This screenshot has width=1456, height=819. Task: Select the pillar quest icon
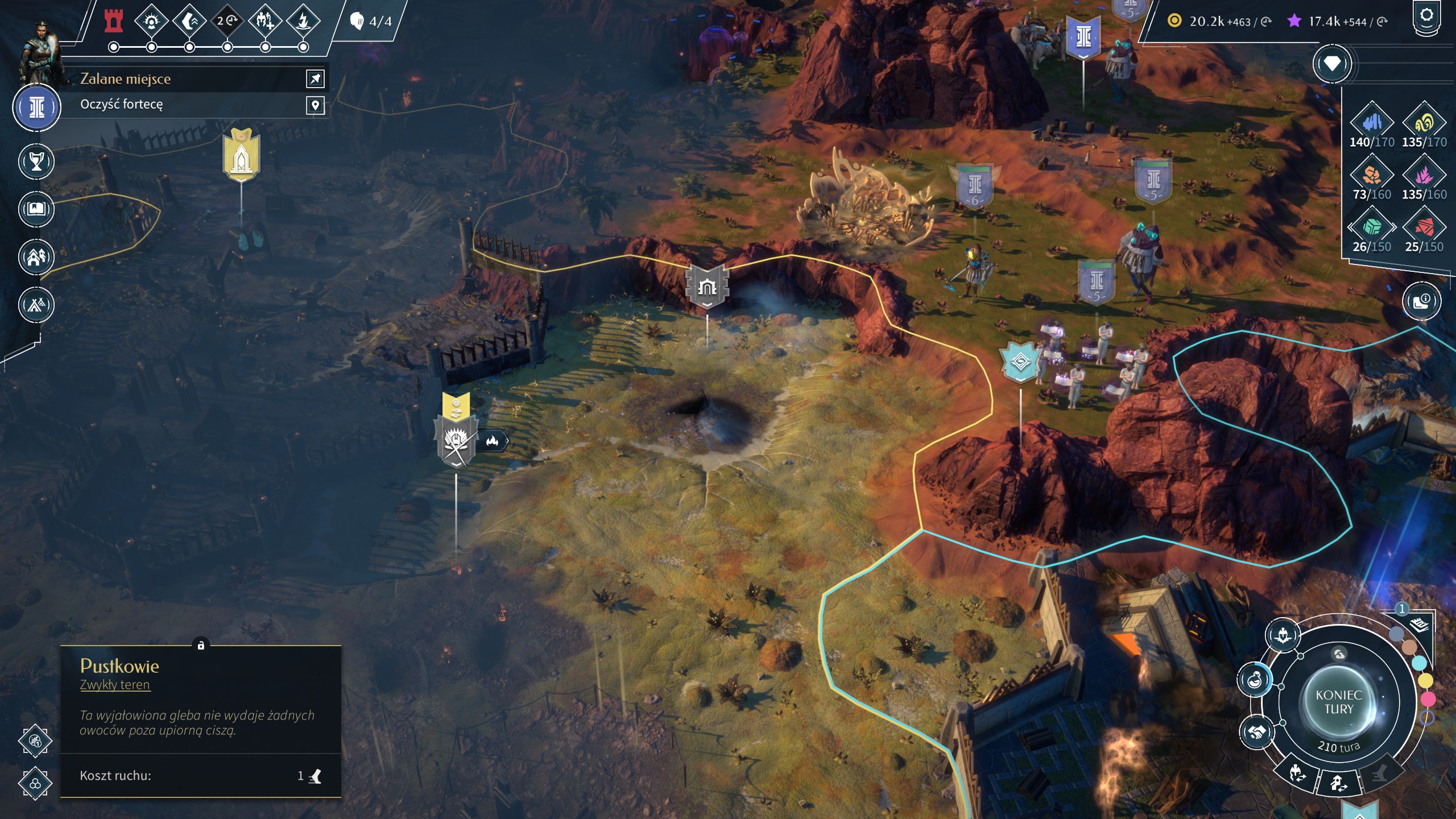37,107
